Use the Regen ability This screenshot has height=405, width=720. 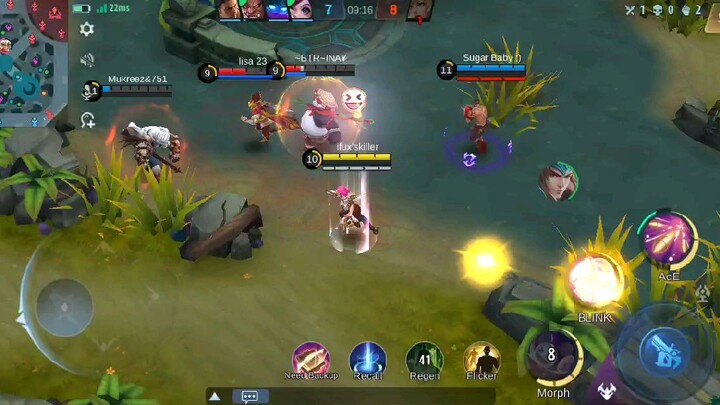click(424, 360)
